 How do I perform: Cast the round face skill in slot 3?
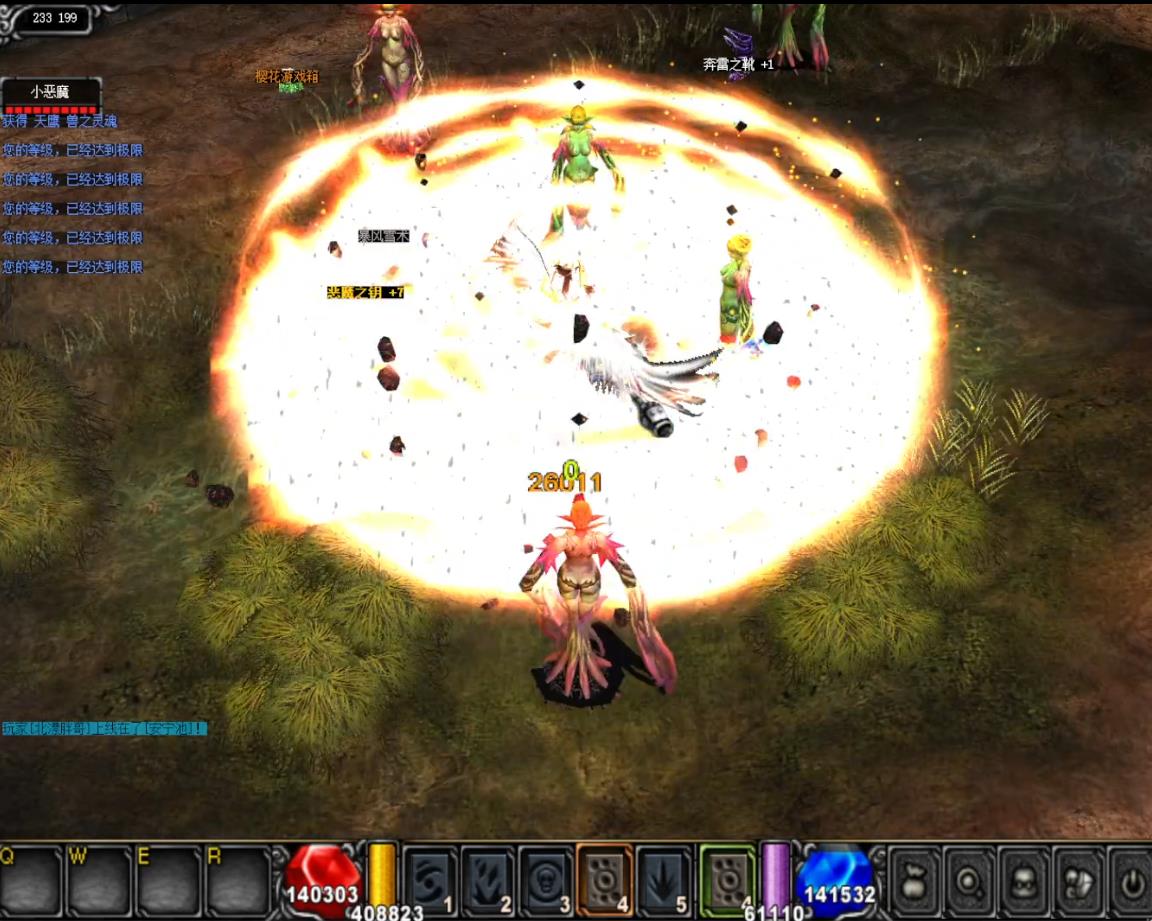point(545,877)
